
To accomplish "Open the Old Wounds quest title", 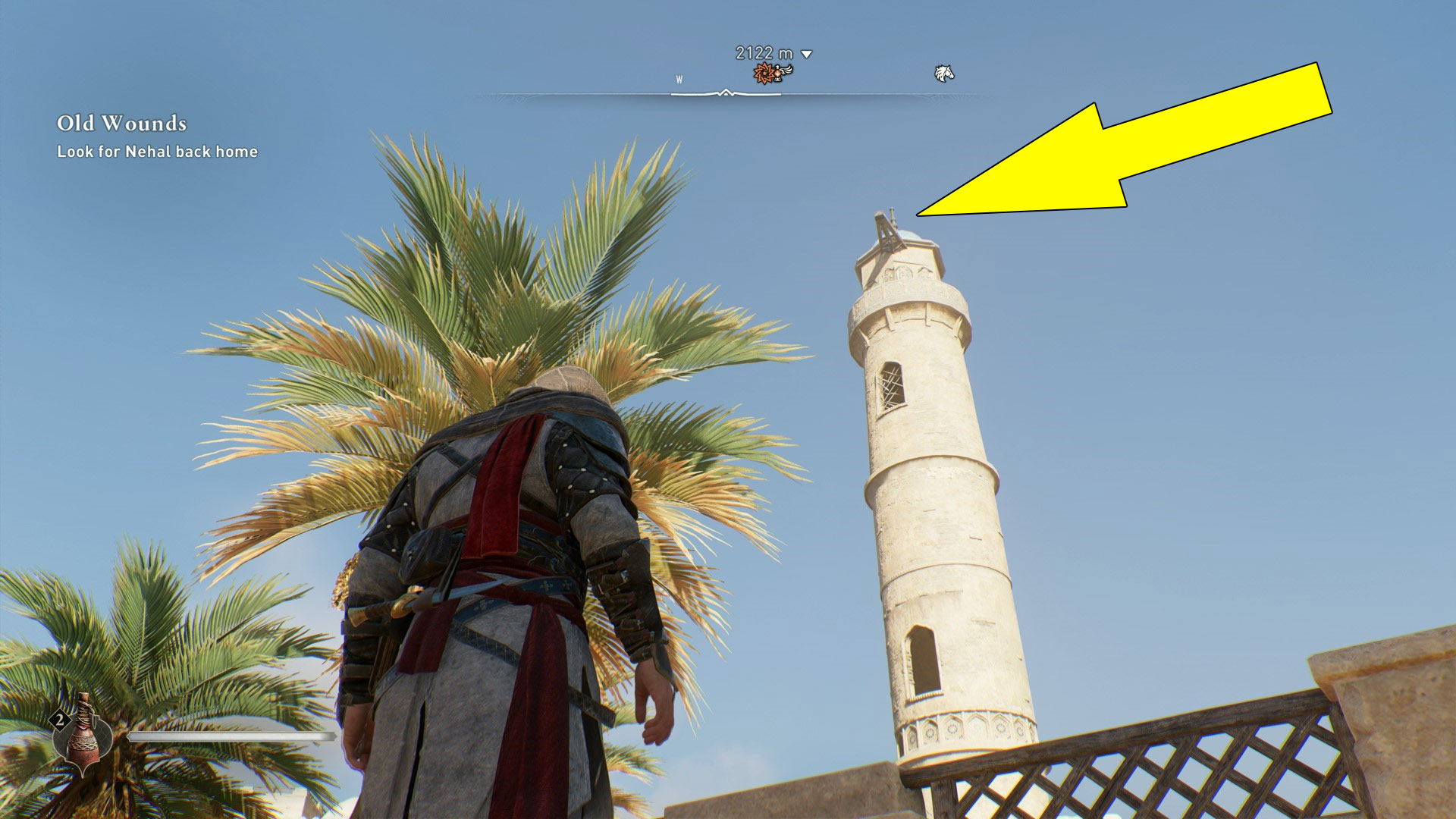I will click(x=121, y=121).
